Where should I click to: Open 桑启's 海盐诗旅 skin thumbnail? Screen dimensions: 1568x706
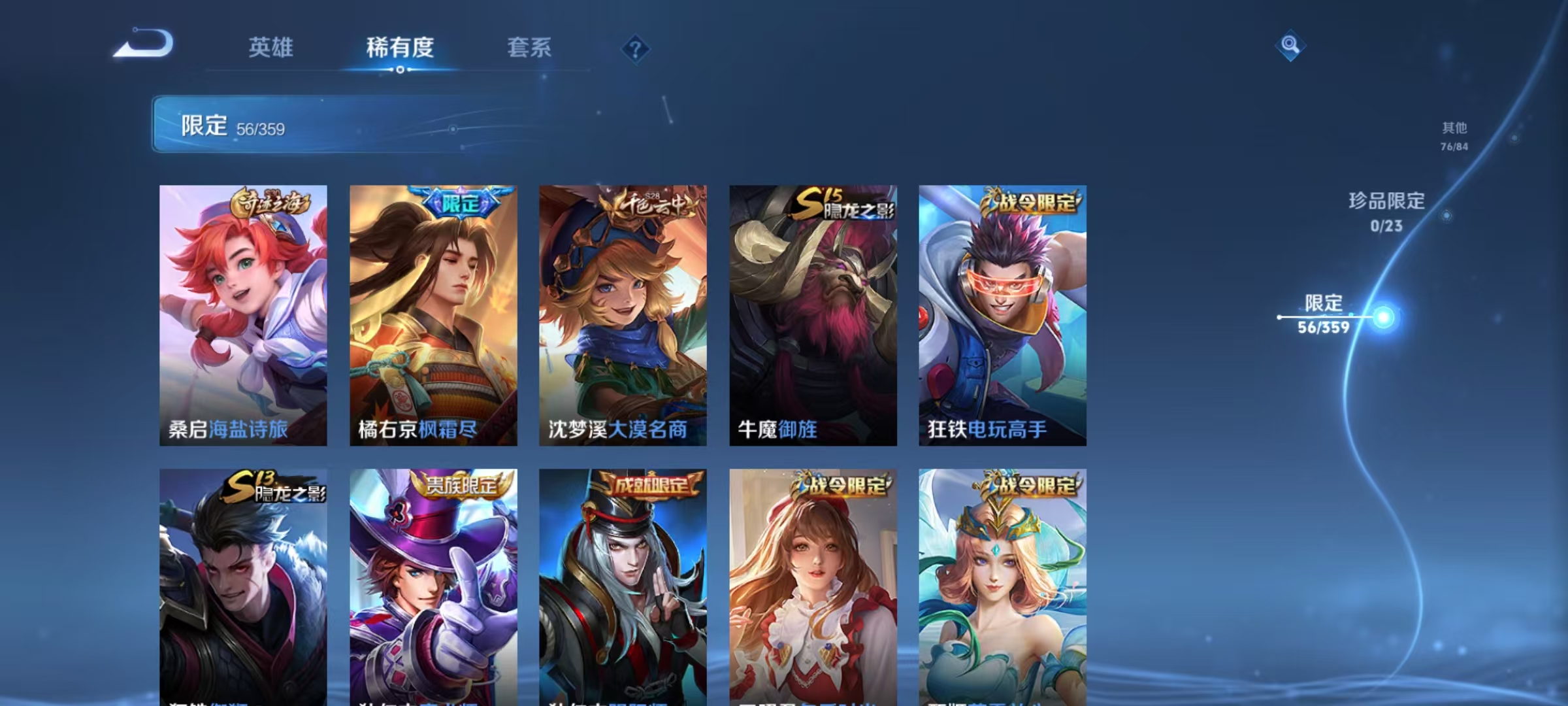242,314
